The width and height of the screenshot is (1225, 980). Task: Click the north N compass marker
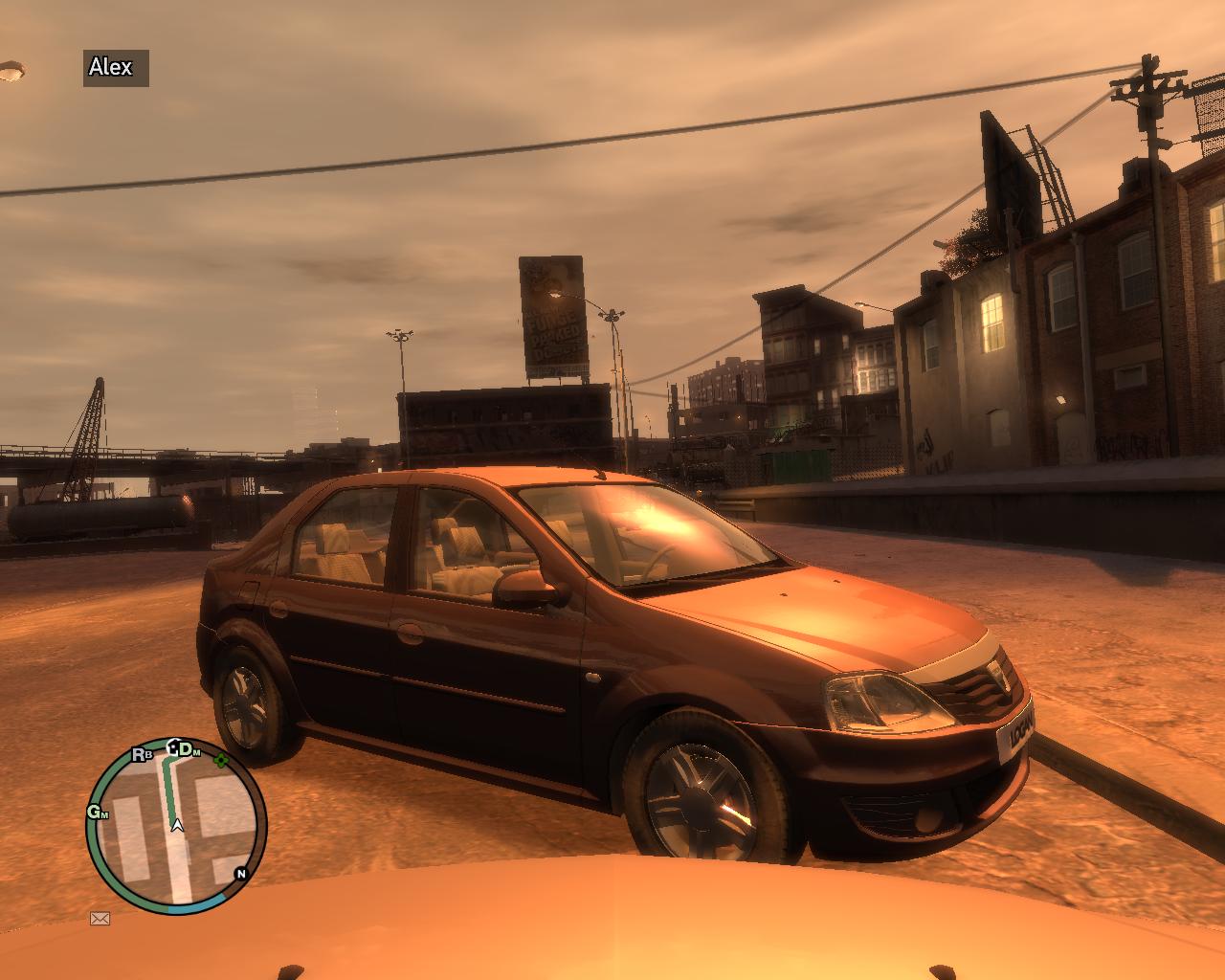240,874
